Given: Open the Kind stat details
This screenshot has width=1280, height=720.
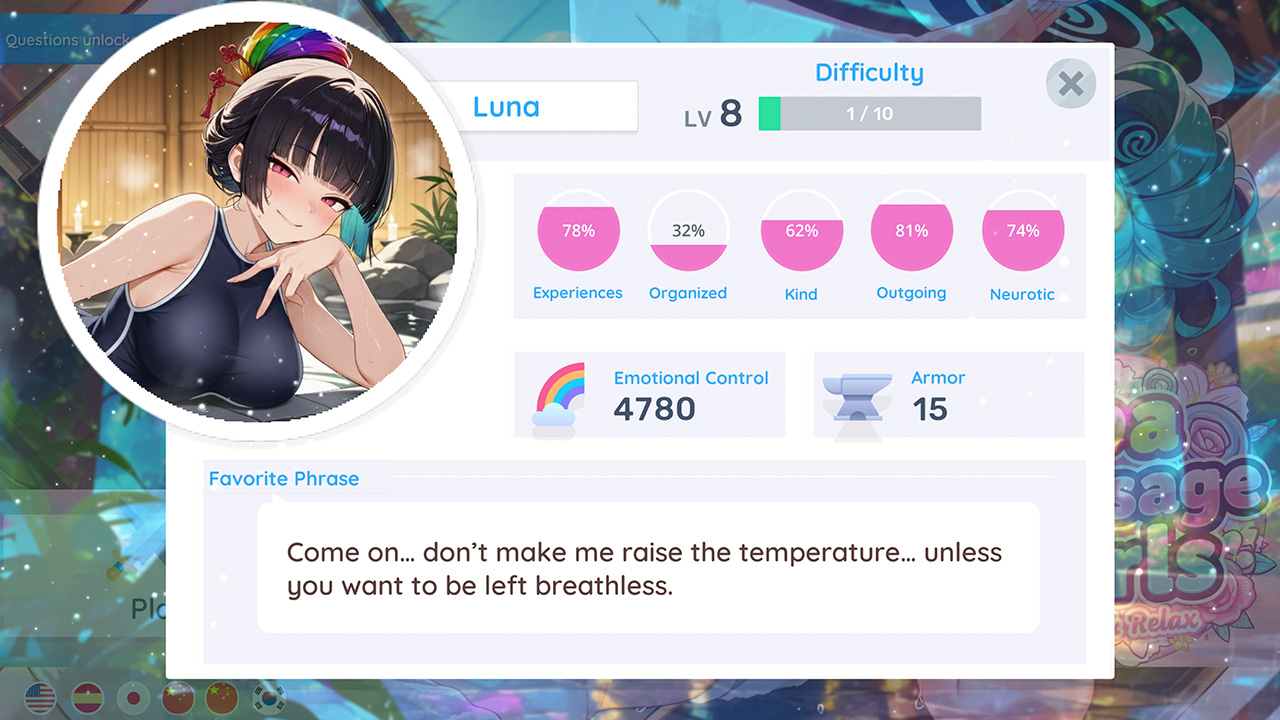Looking at the screenshot, I should click(x=801, y=232).
